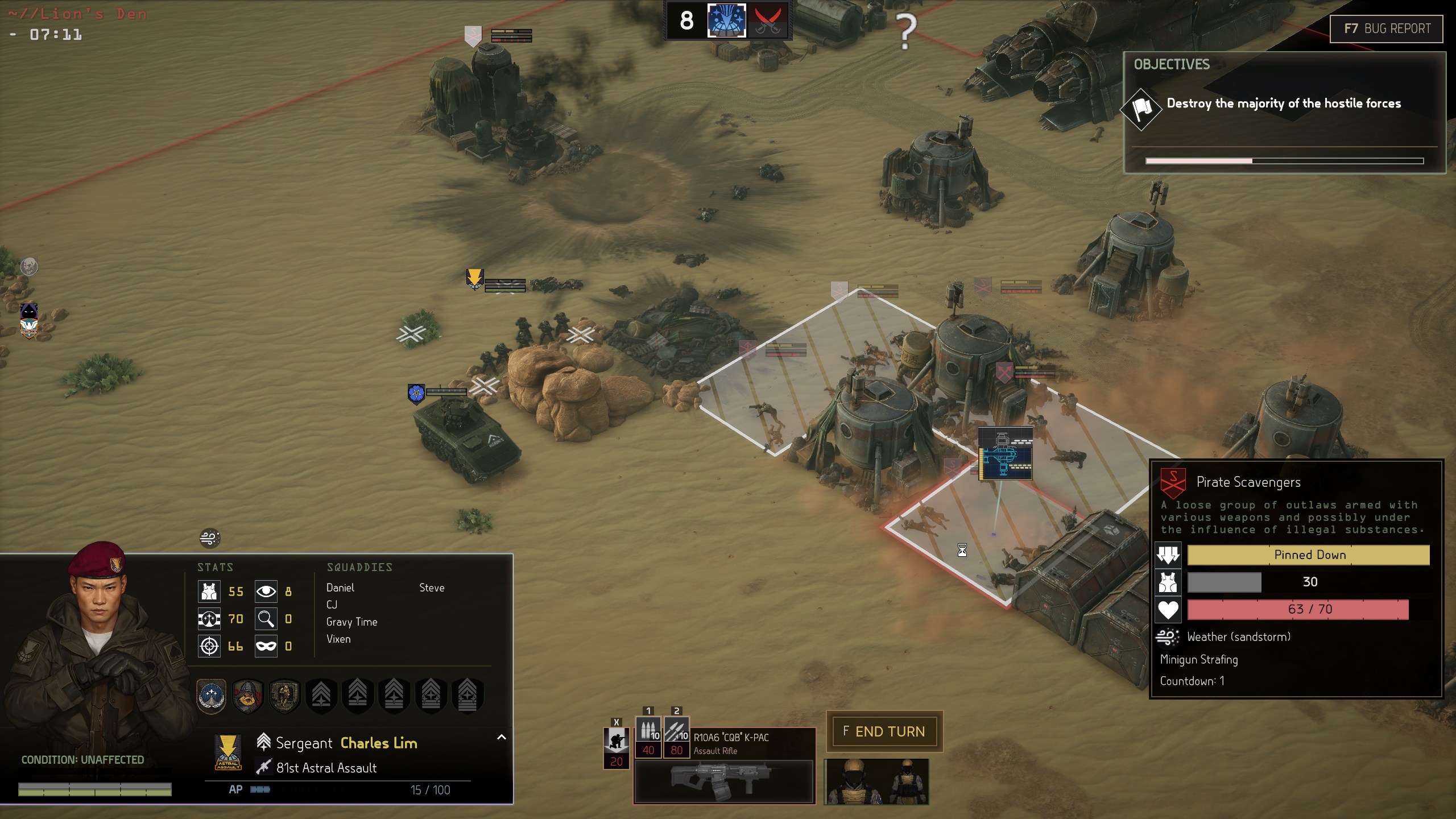Select the yellow arrow Astral Assault unit marker
This screenshot has width=1456, height=819.
[x=474, y=279]
